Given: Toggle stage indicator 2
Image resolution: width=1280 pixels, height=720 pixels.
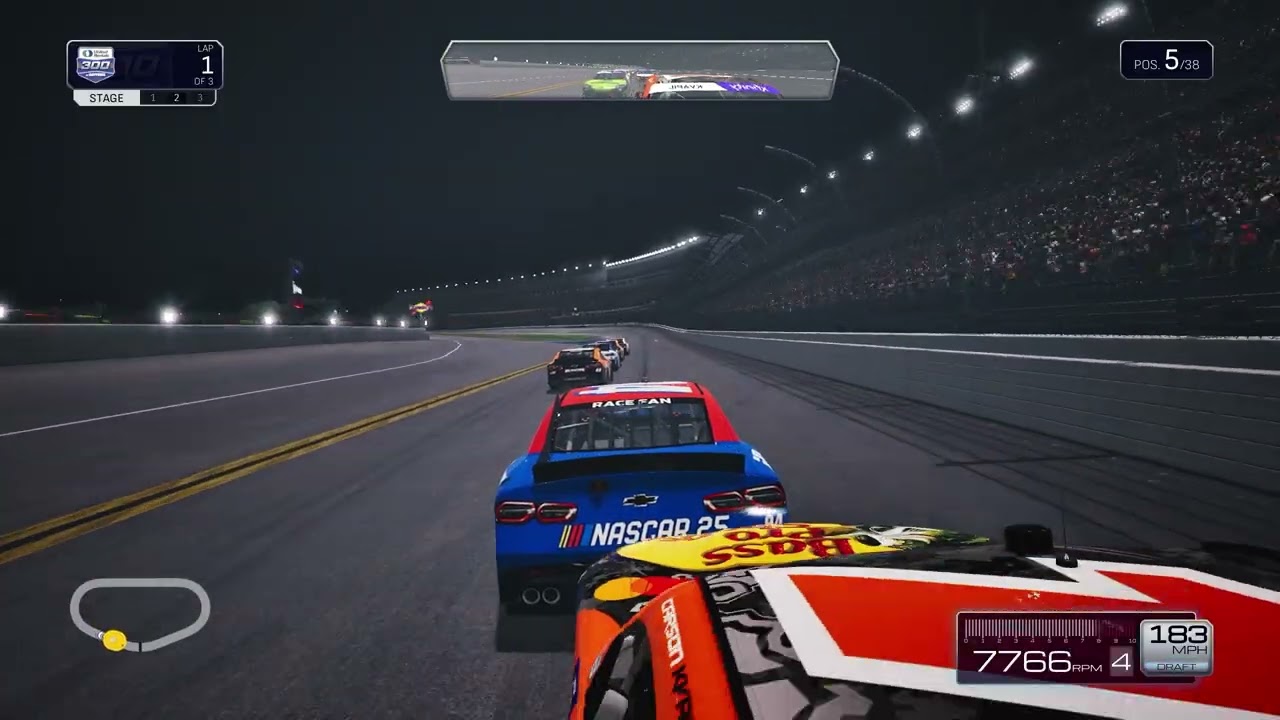Looking at the screenshot, I should coord(175,98).
